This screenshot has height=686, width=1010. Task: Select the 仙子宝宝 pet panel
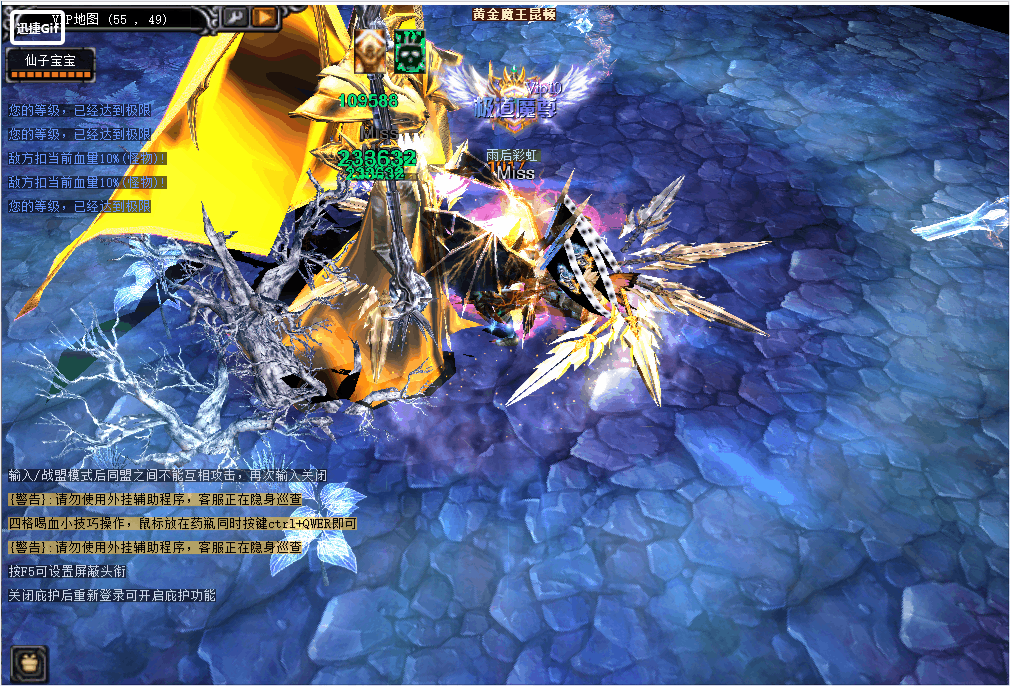(51, 64)
